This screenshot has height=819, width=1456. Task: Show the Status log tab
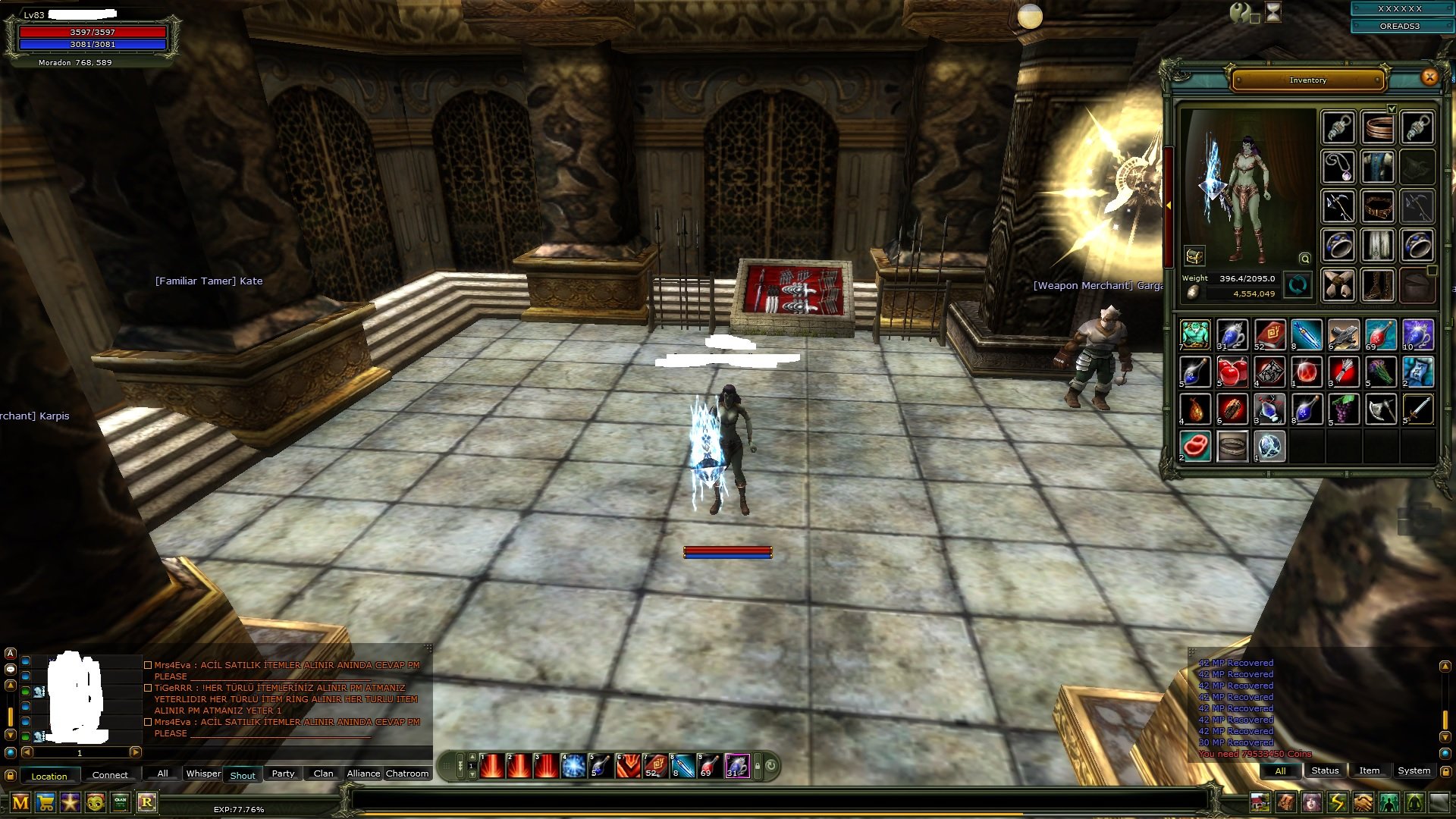pos(1325,770)
